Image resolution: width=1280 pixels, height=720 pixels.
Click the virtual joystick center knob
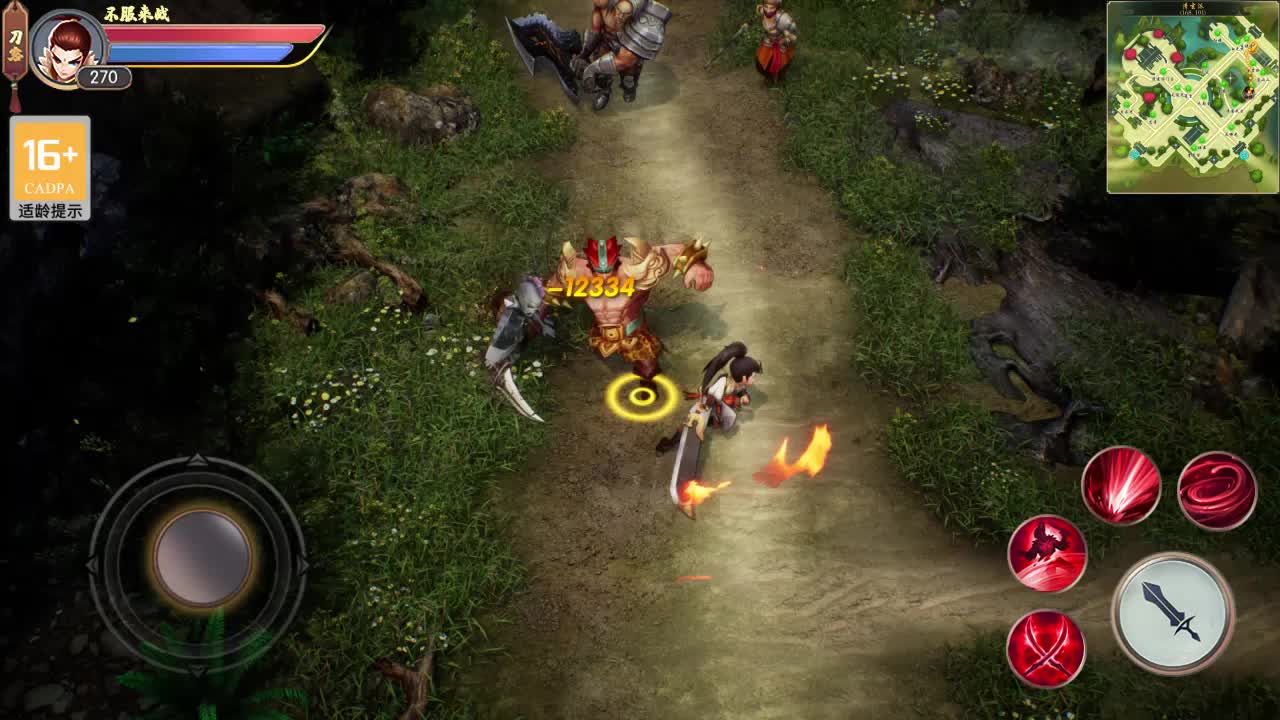click(x=202, y=558)
